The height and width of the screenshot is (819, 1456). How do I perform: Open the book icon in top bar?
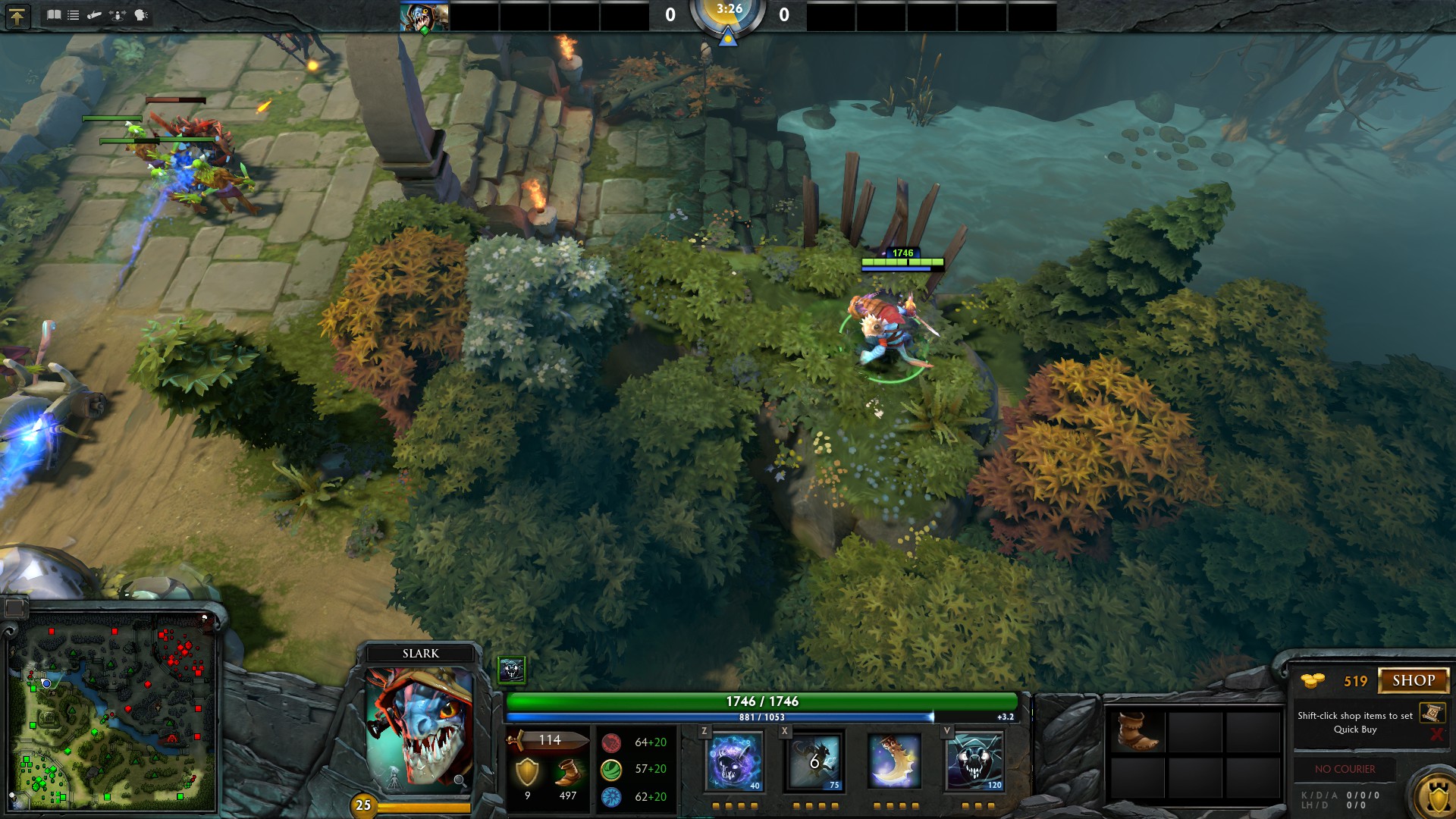54,15
